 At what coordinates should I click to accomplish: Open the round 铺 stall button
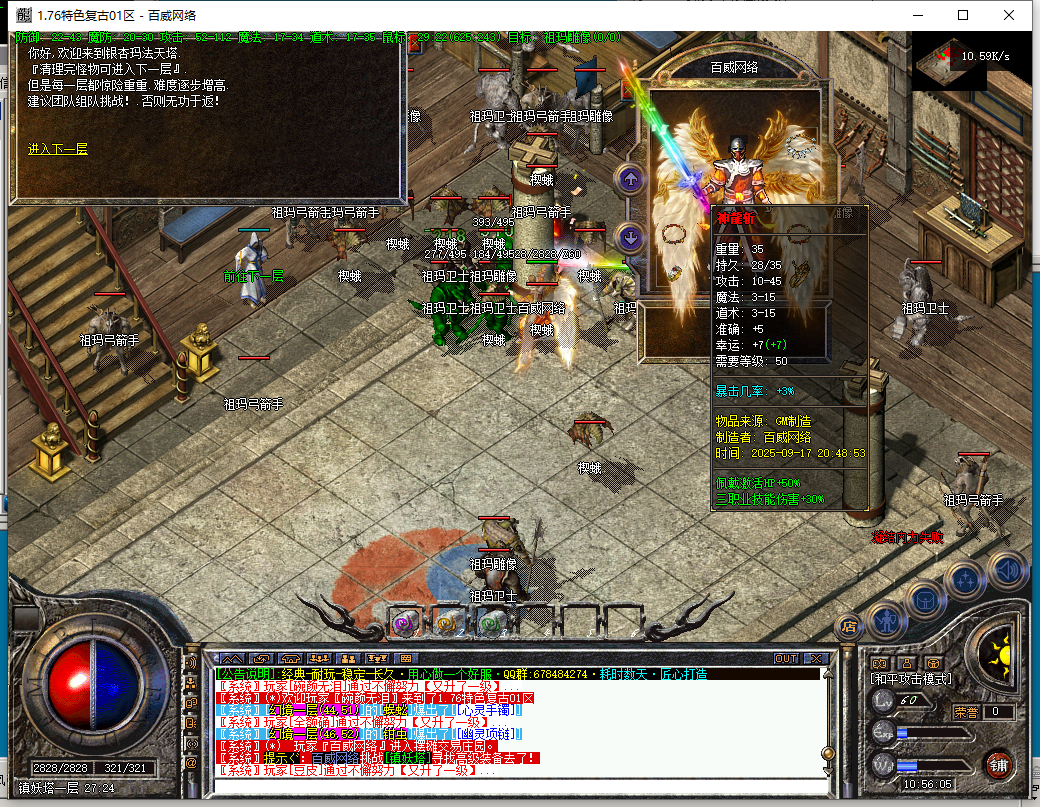click(997, 765)
